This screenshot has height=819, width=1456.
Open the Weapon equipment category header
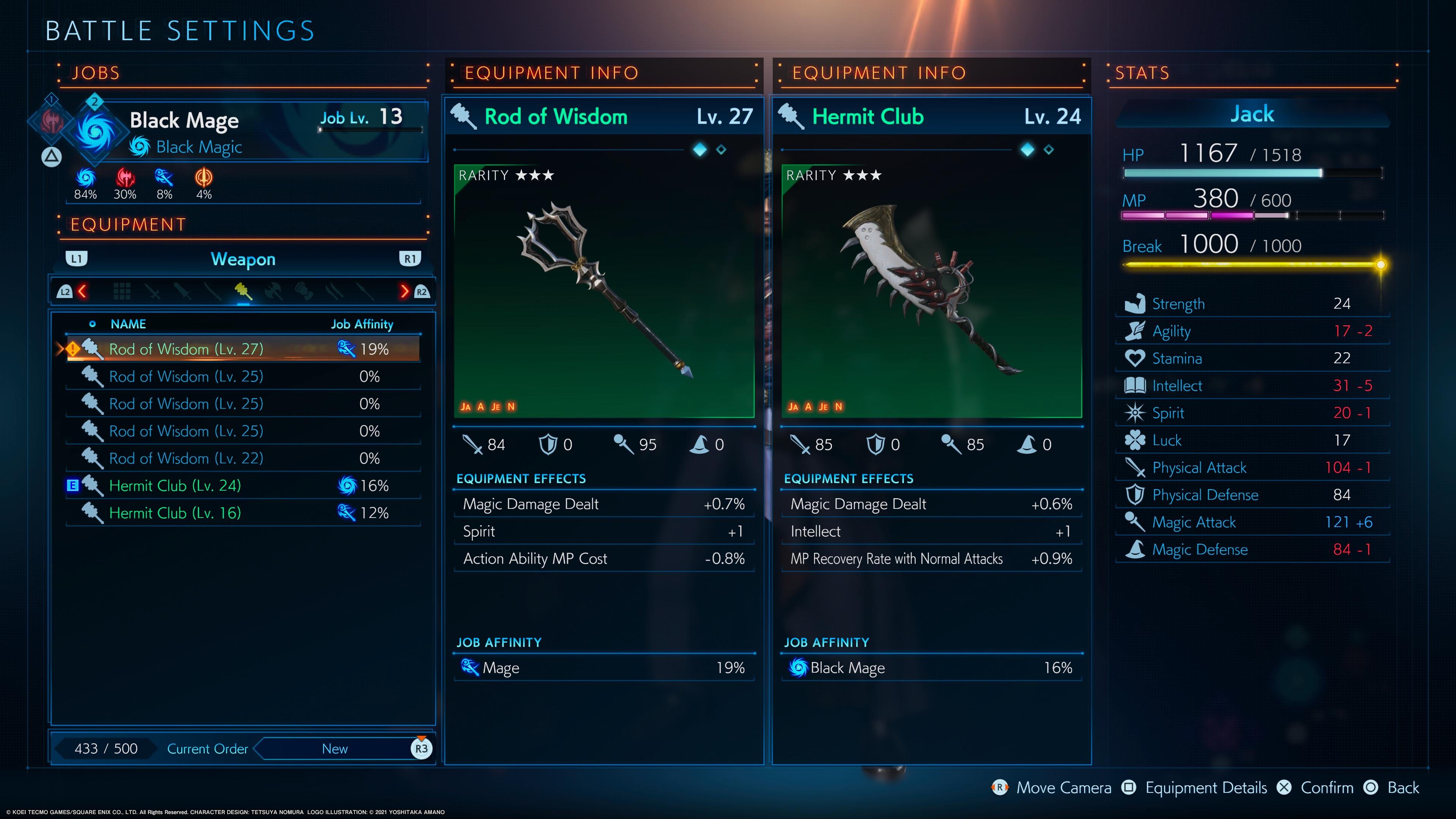click(x=243, y=259)
